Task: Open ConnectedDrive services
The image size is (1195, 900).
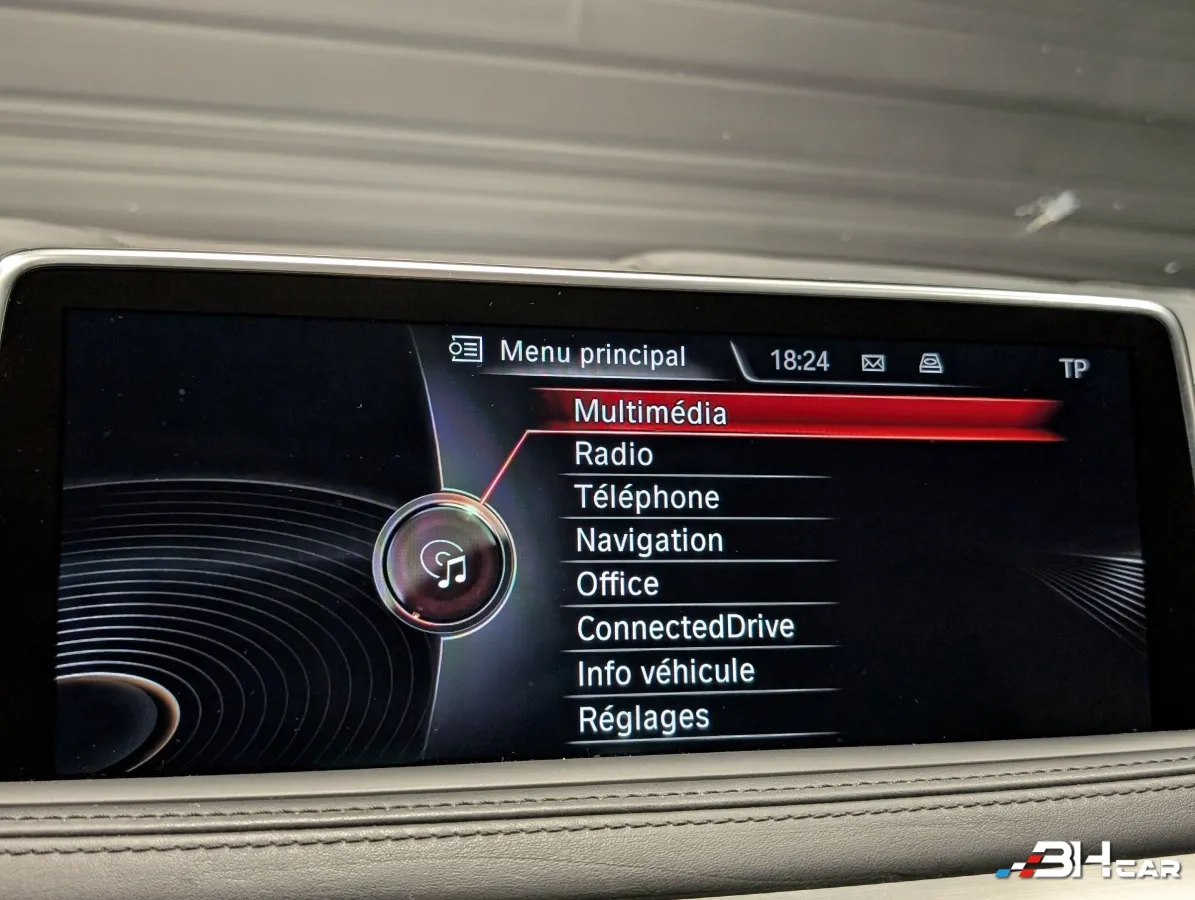Action: (x=685, y=628)
